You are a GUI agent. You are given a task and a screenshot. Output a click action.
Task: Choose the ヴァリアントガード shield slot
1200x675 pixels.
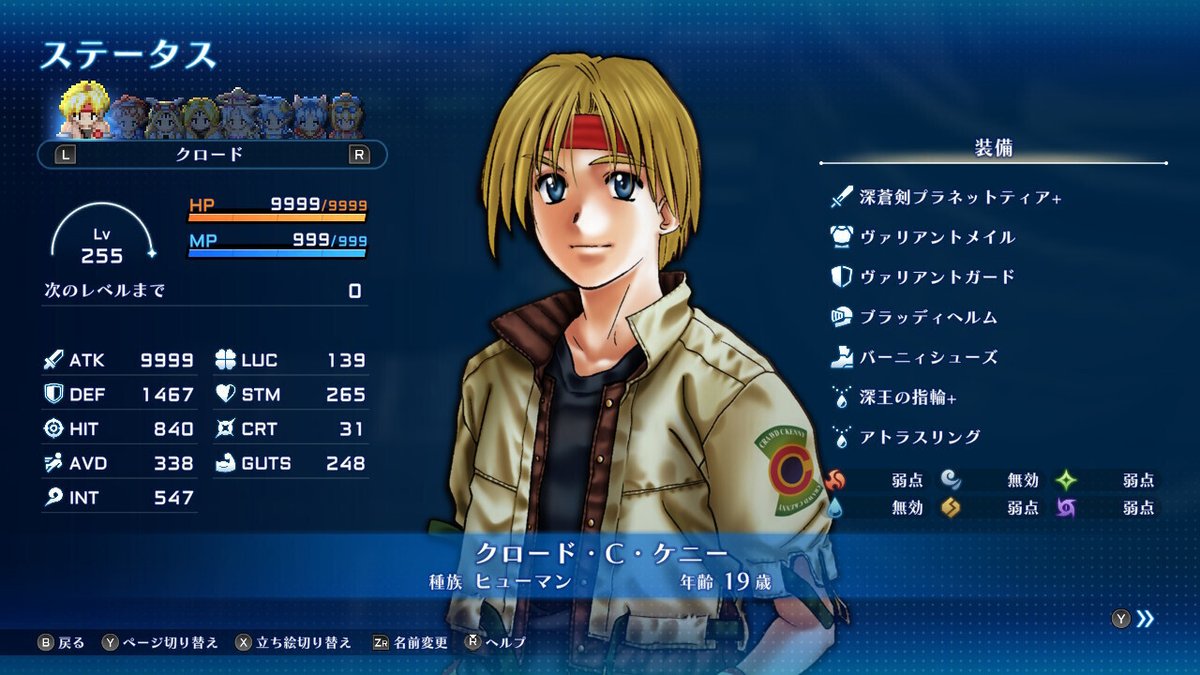[937, 277]
